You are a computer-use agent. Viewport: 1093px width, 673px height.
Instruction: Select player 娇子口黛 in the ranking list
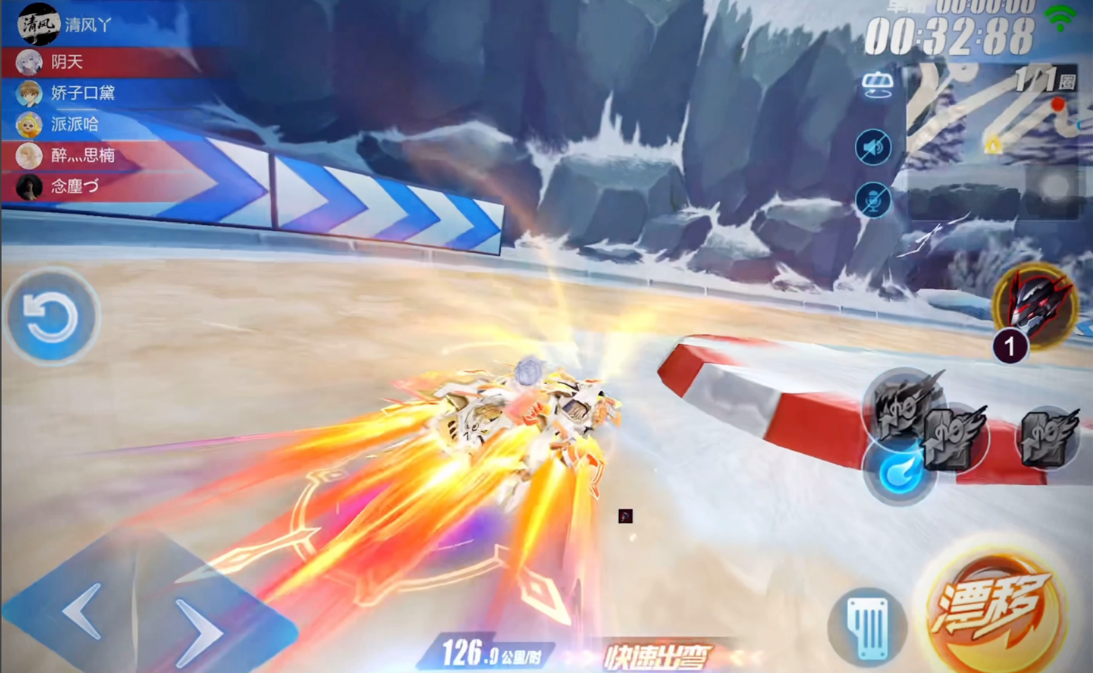pyautogui.click(x=83, y=93)
